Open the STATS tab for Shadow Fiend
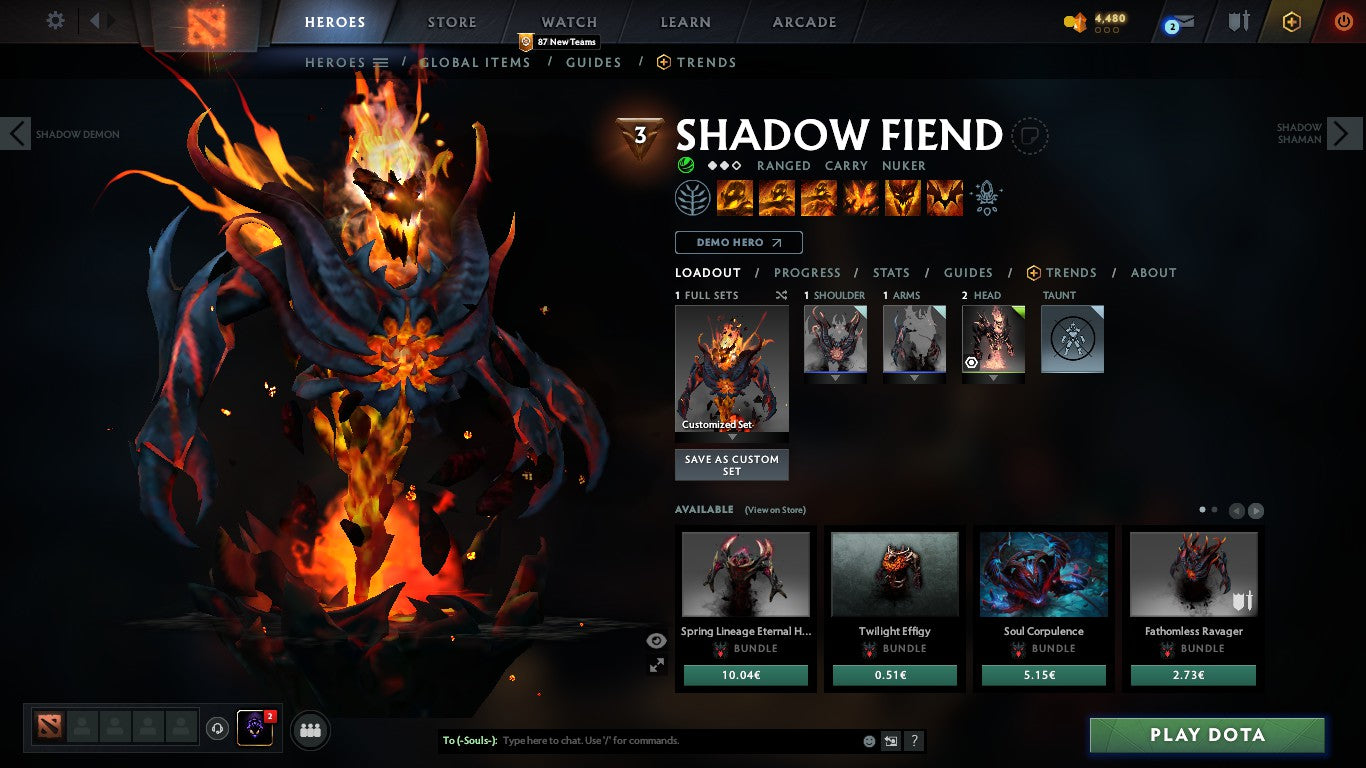This screenshot has height=768, width=1366. click(890, 272)
